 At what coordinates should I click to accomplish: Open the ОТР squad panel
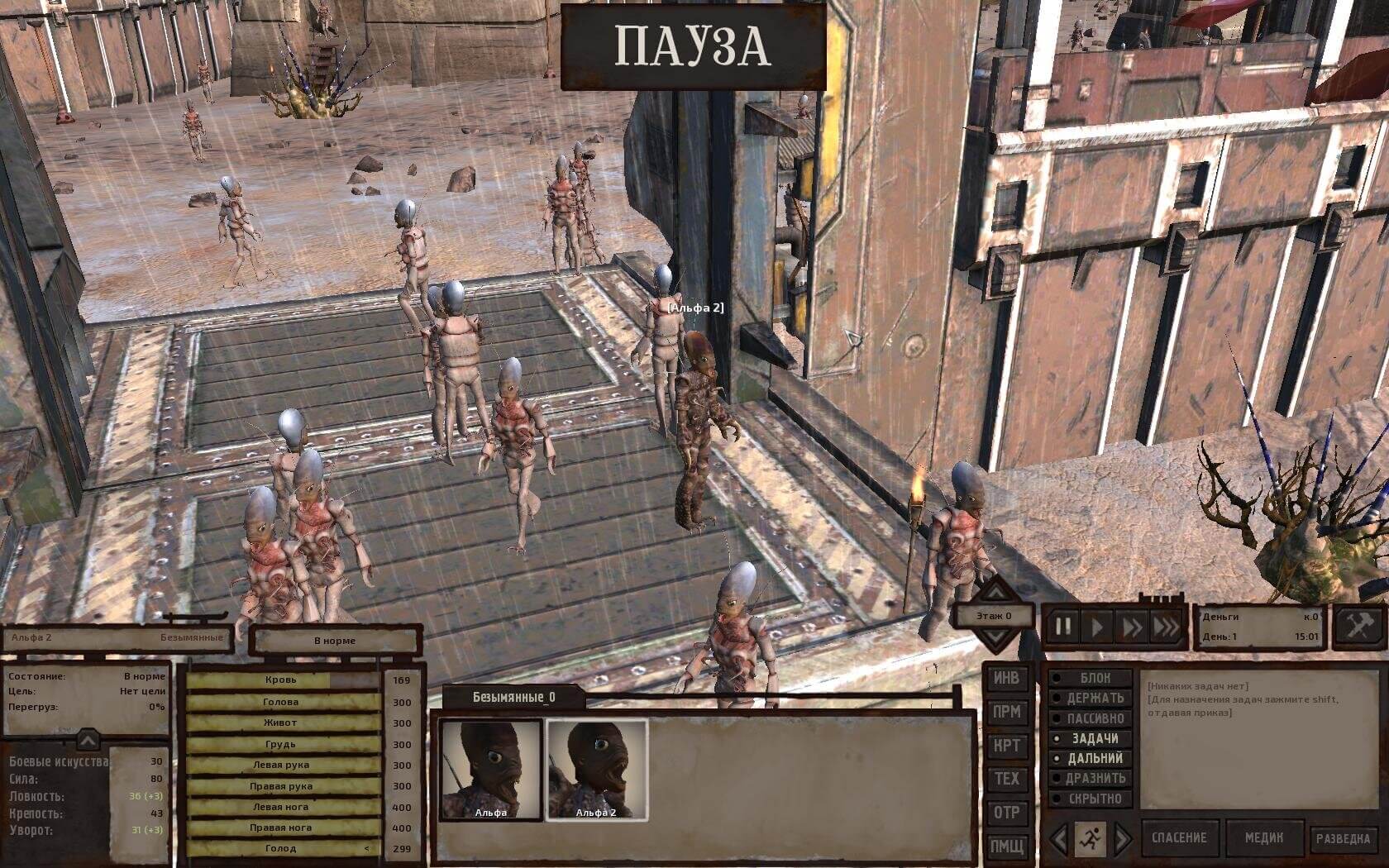pyautogui.click(x=1006, y=813)
